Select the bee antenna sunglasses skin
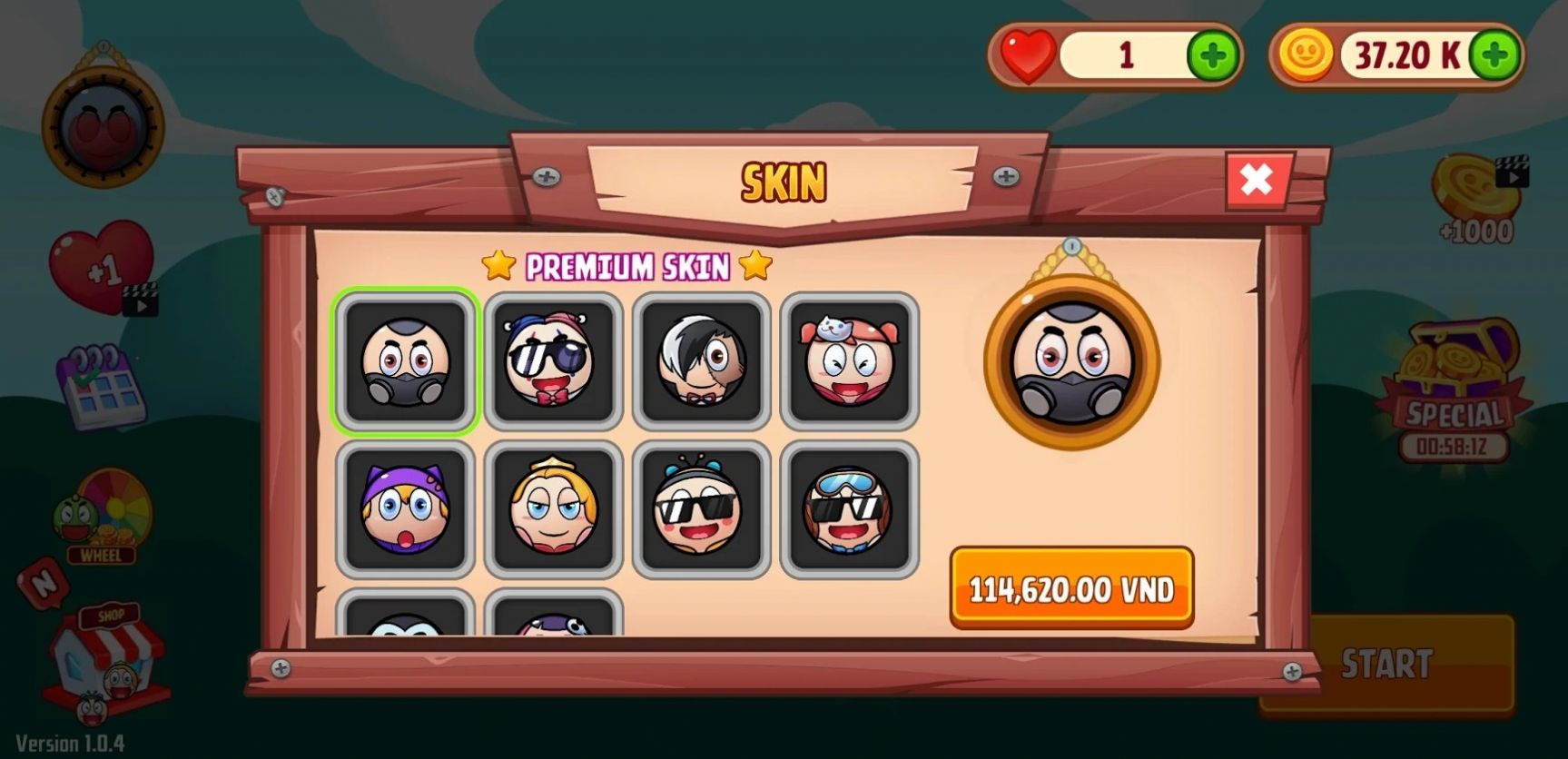 701,510
